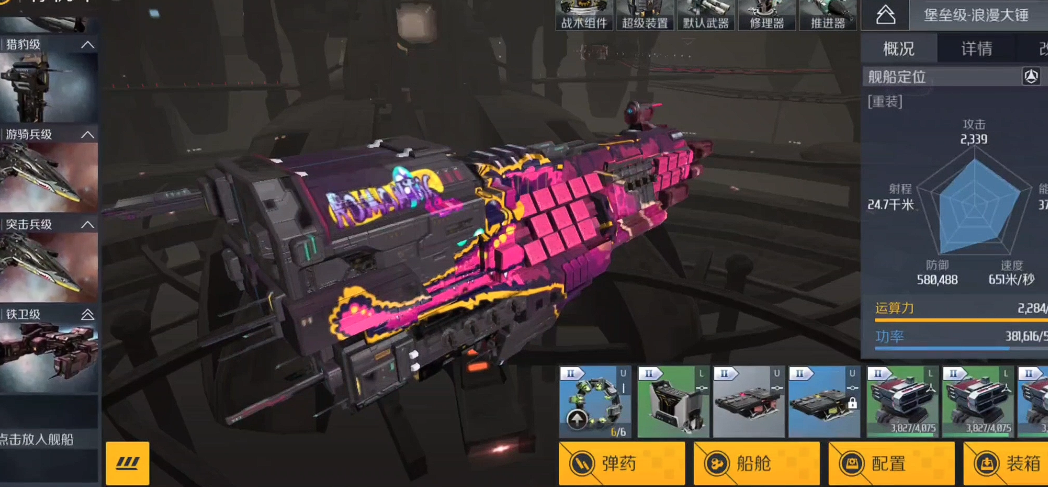Click the 点击放入舰船 add ship slot
Screen dimensions: 1048x487
point(49,439)
